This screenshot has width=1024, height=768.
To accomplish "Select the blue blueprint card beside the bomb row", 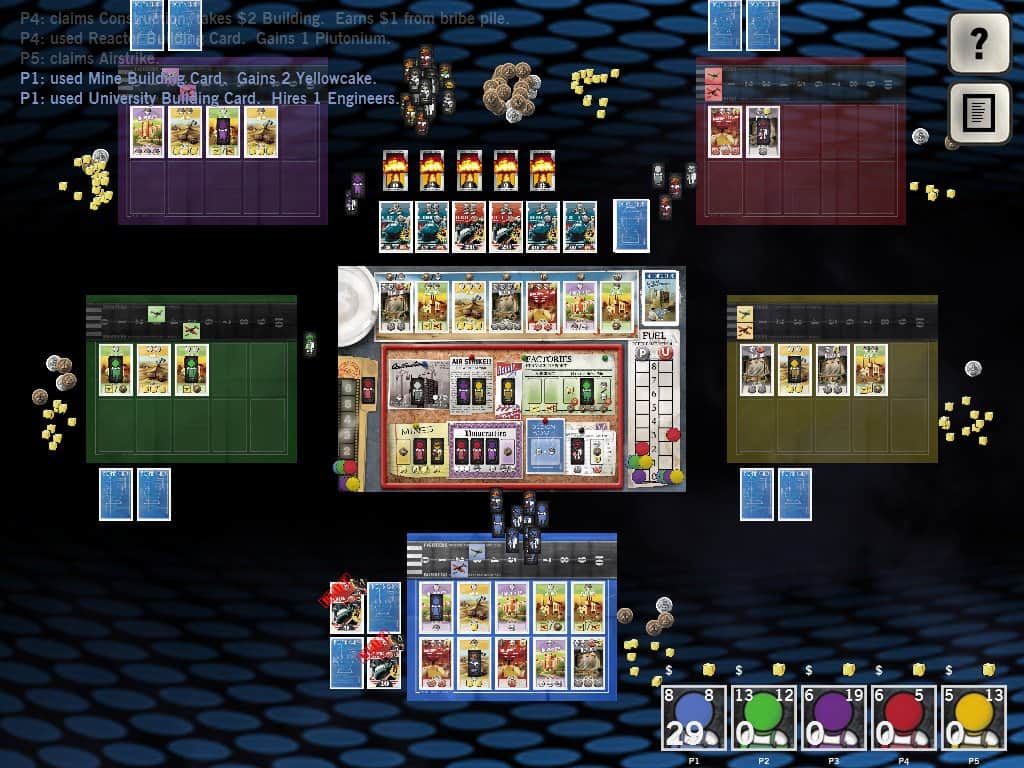I will tap(631, 225).
